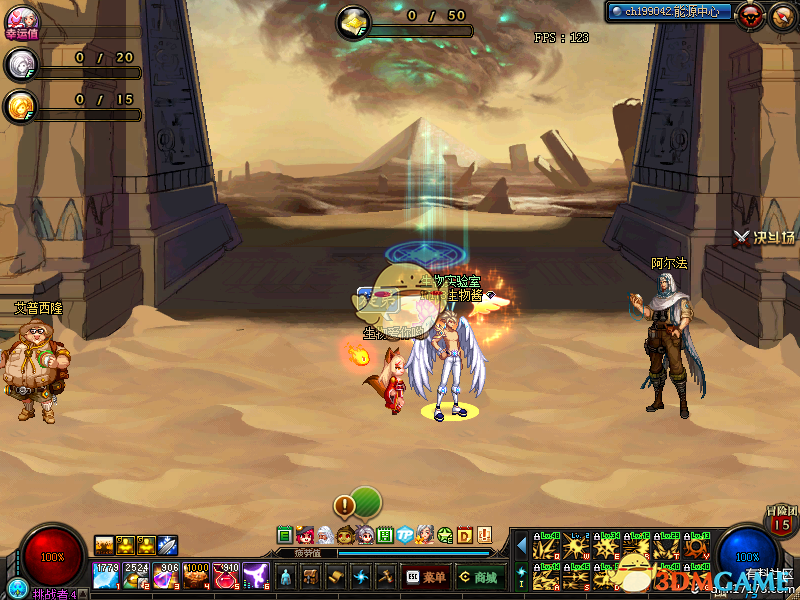Open the quest scroll icon
The width and height of the screenshot is (800, 600).
(x=336, y=576)
